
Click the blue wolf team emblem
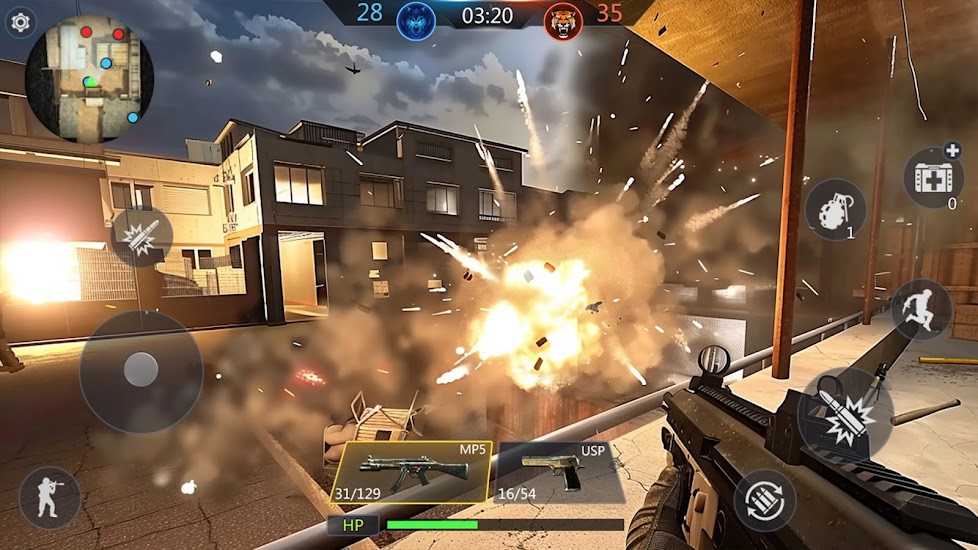(416, 20)
